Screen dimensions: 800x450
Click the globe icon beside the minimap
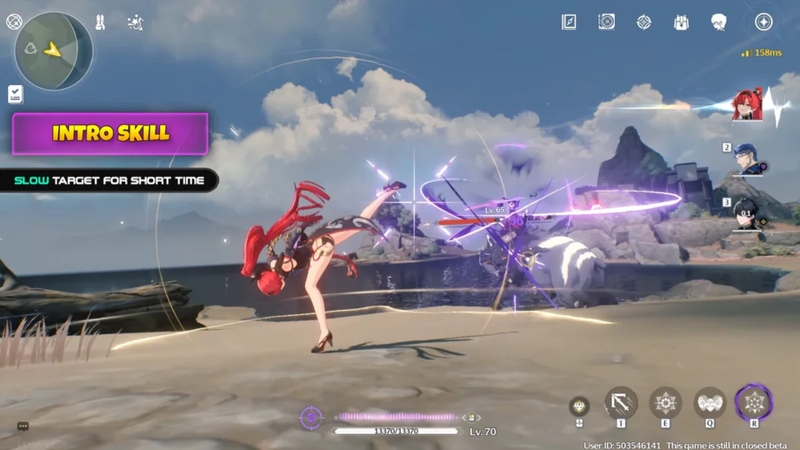point(14,20)
